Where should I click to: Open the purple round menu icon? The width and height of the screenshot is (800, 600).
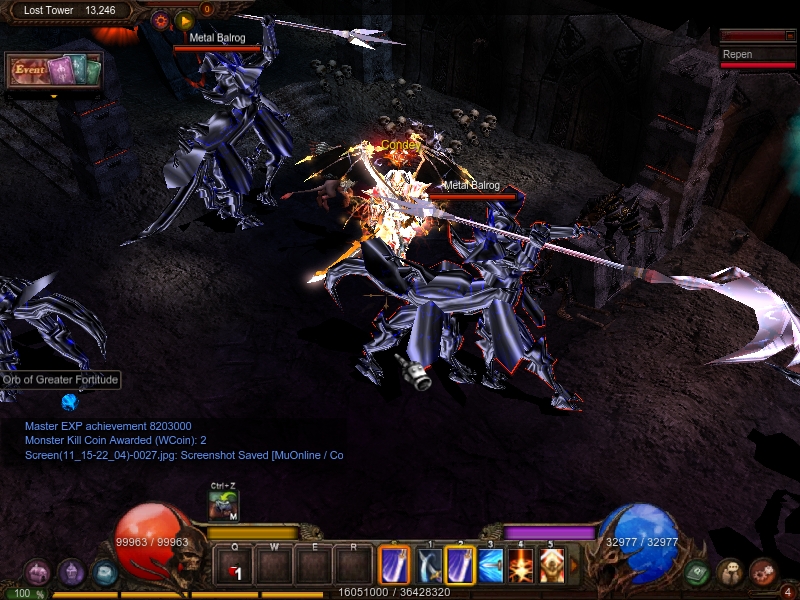tap(71, 573)
